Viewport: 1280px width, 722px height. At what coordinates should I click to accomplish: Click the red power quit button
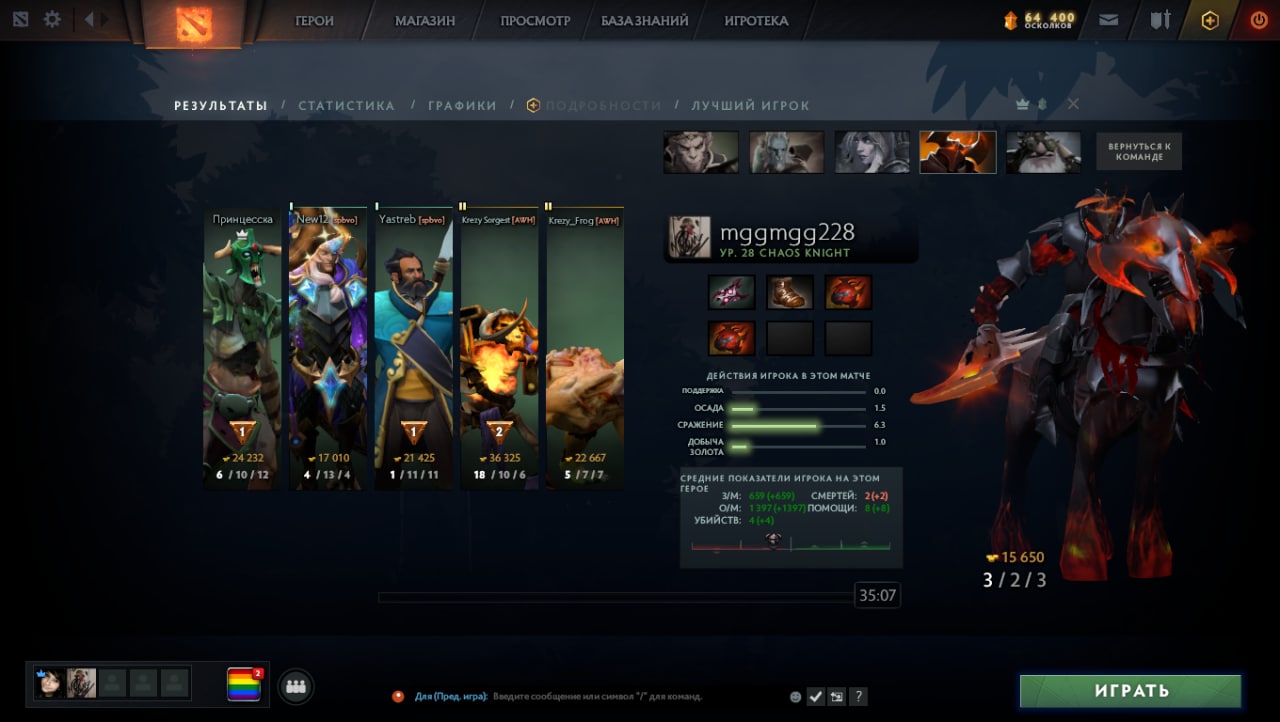[1258, 20]
